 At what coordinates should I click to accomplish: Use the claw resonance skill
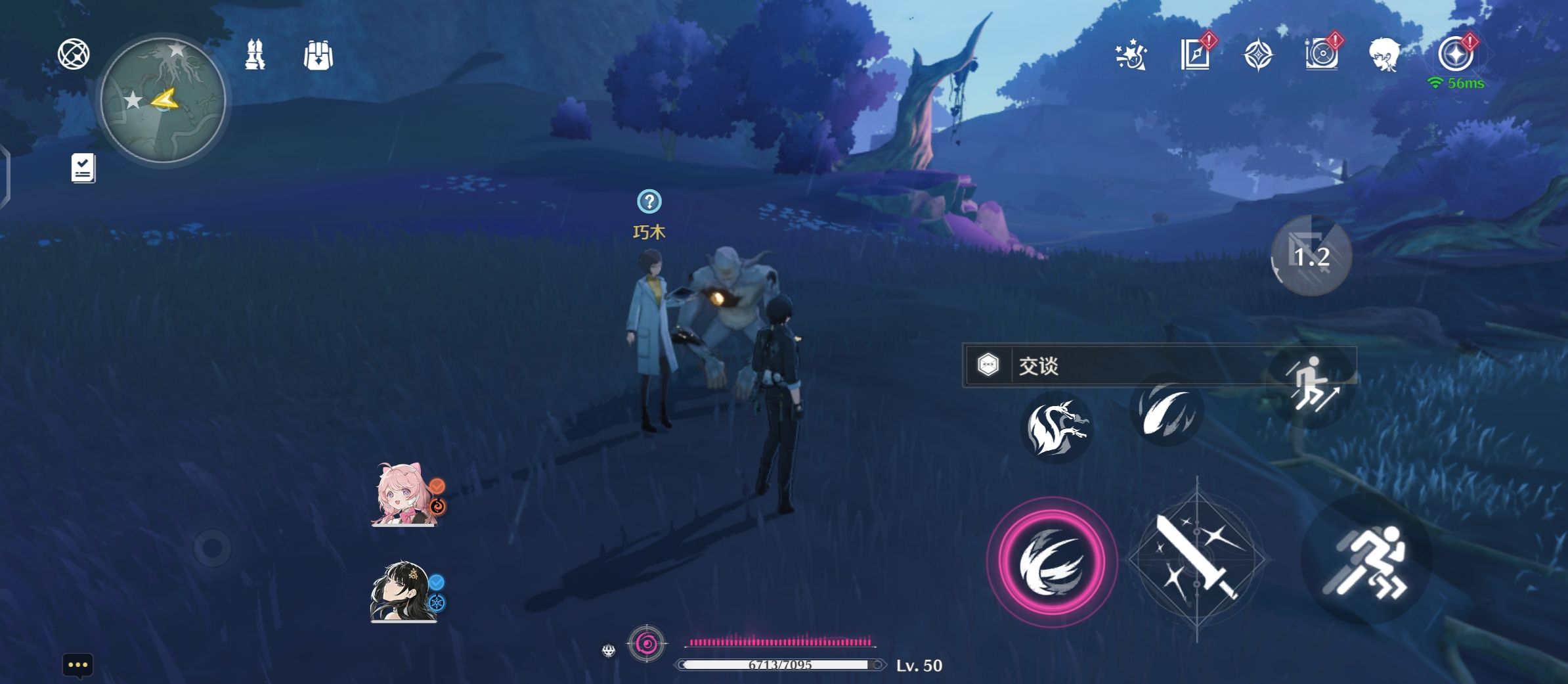click(1166, 409)
